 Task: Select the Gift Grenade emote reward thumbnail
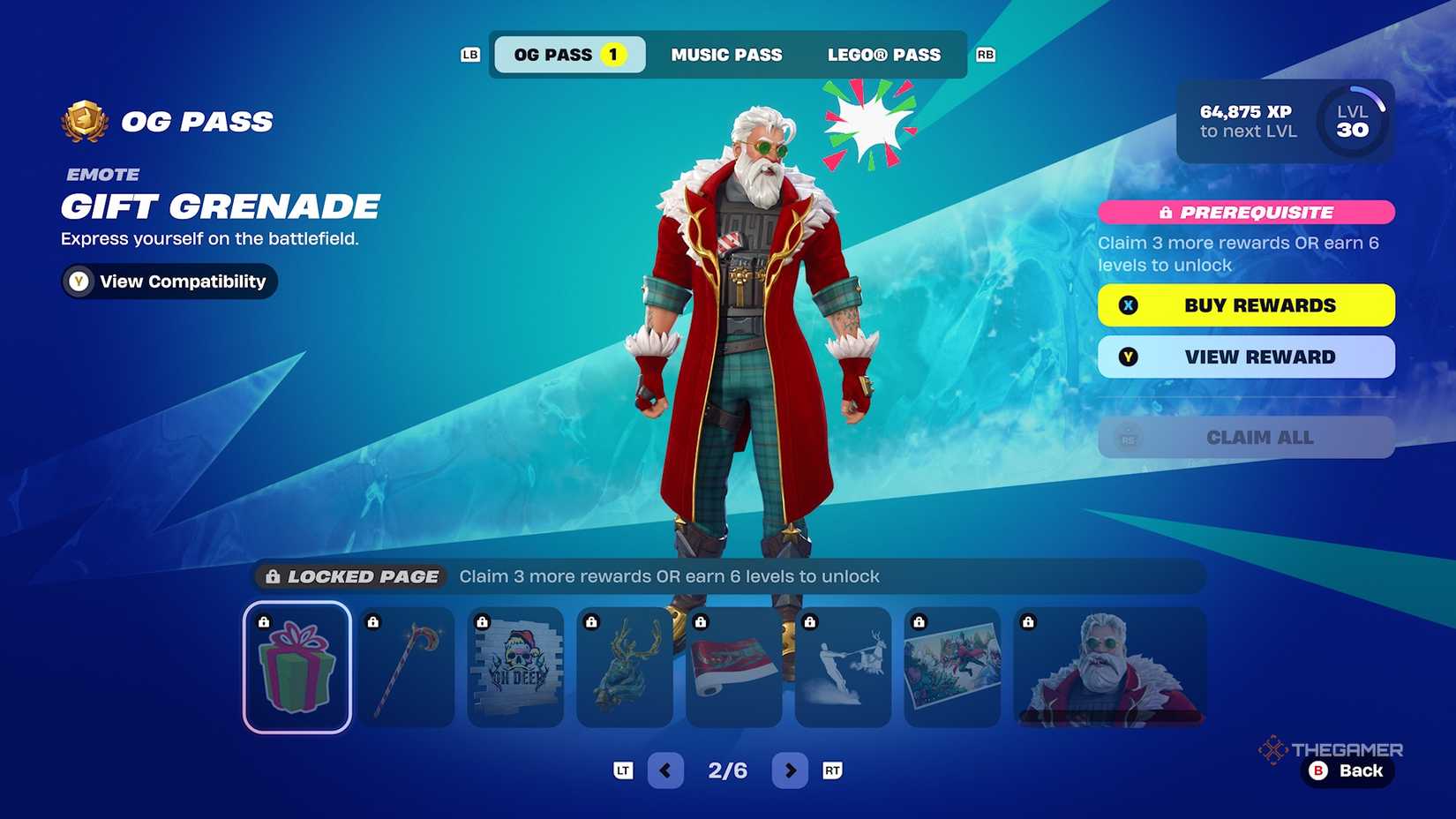point(296,668)
